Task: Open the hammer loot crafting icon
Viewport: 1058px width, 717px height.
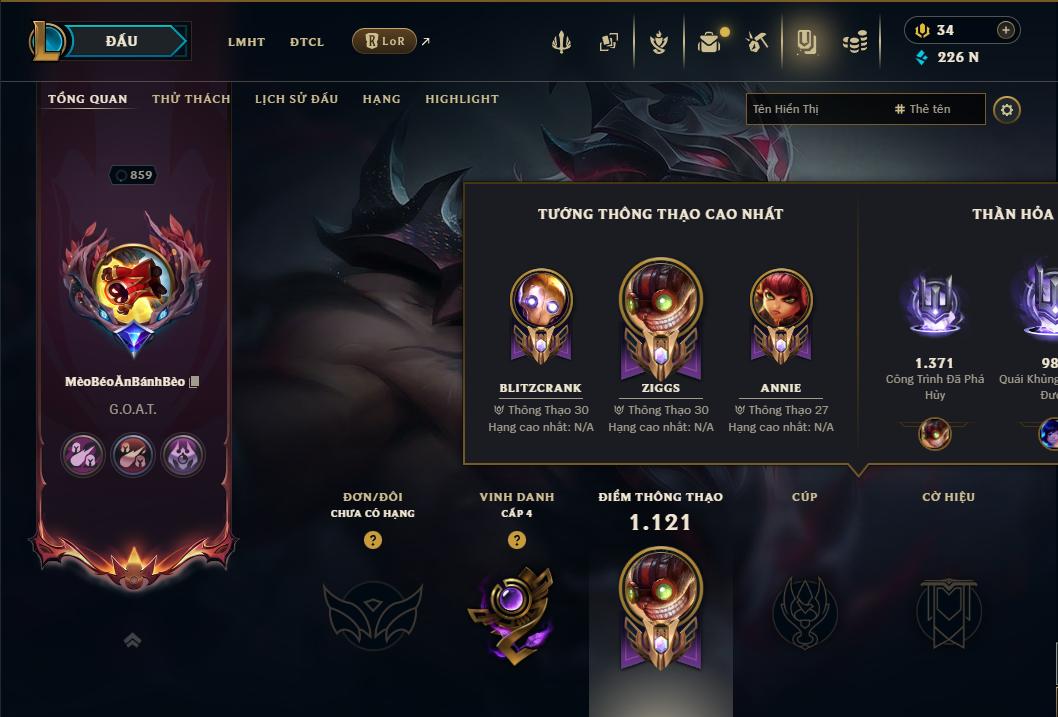Action: (x=757, y=42)
